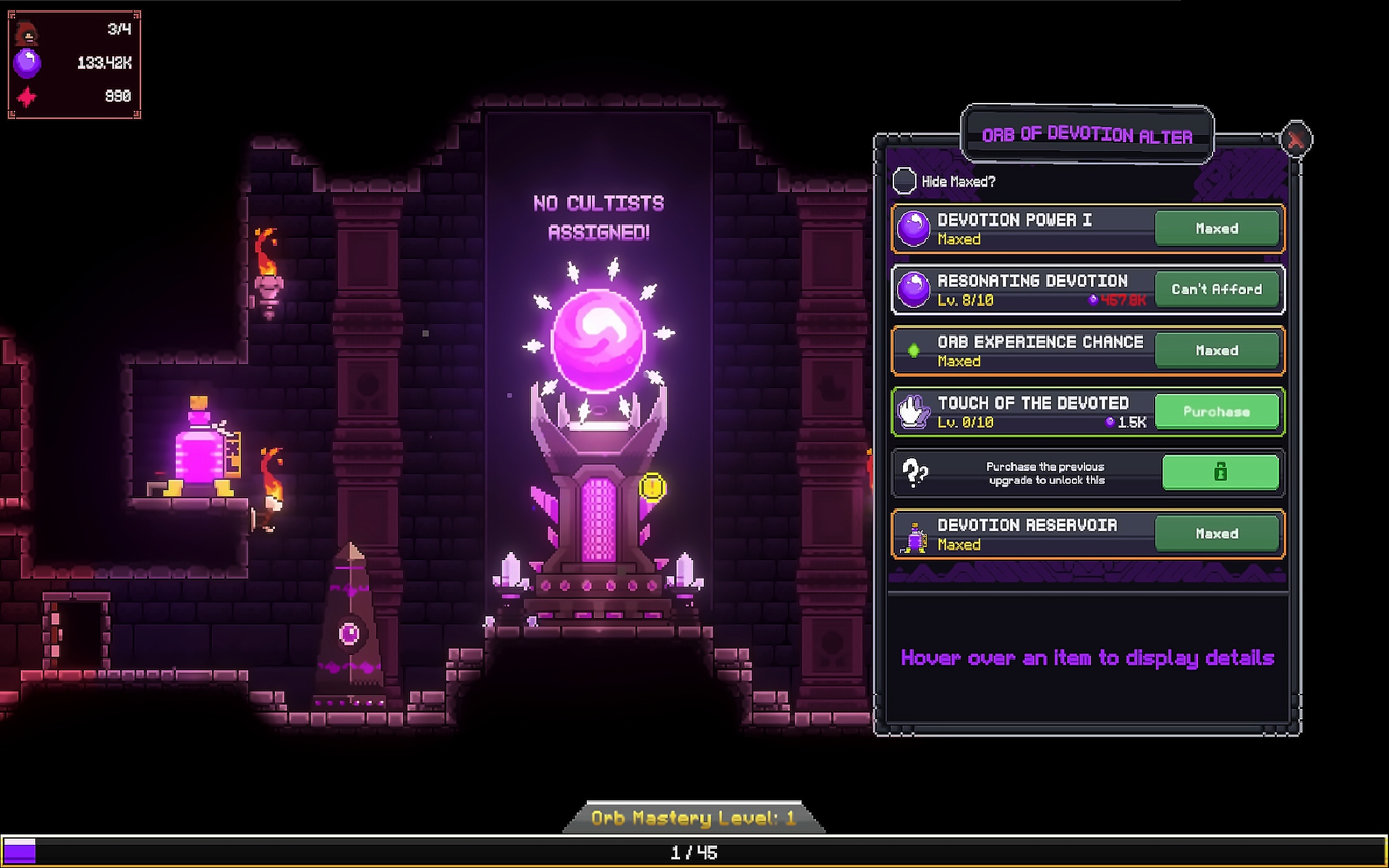Click the green locked upgrade button
Image resolution: width=1389 pixels, height=868 pixels.
(x=1220, y=472)
